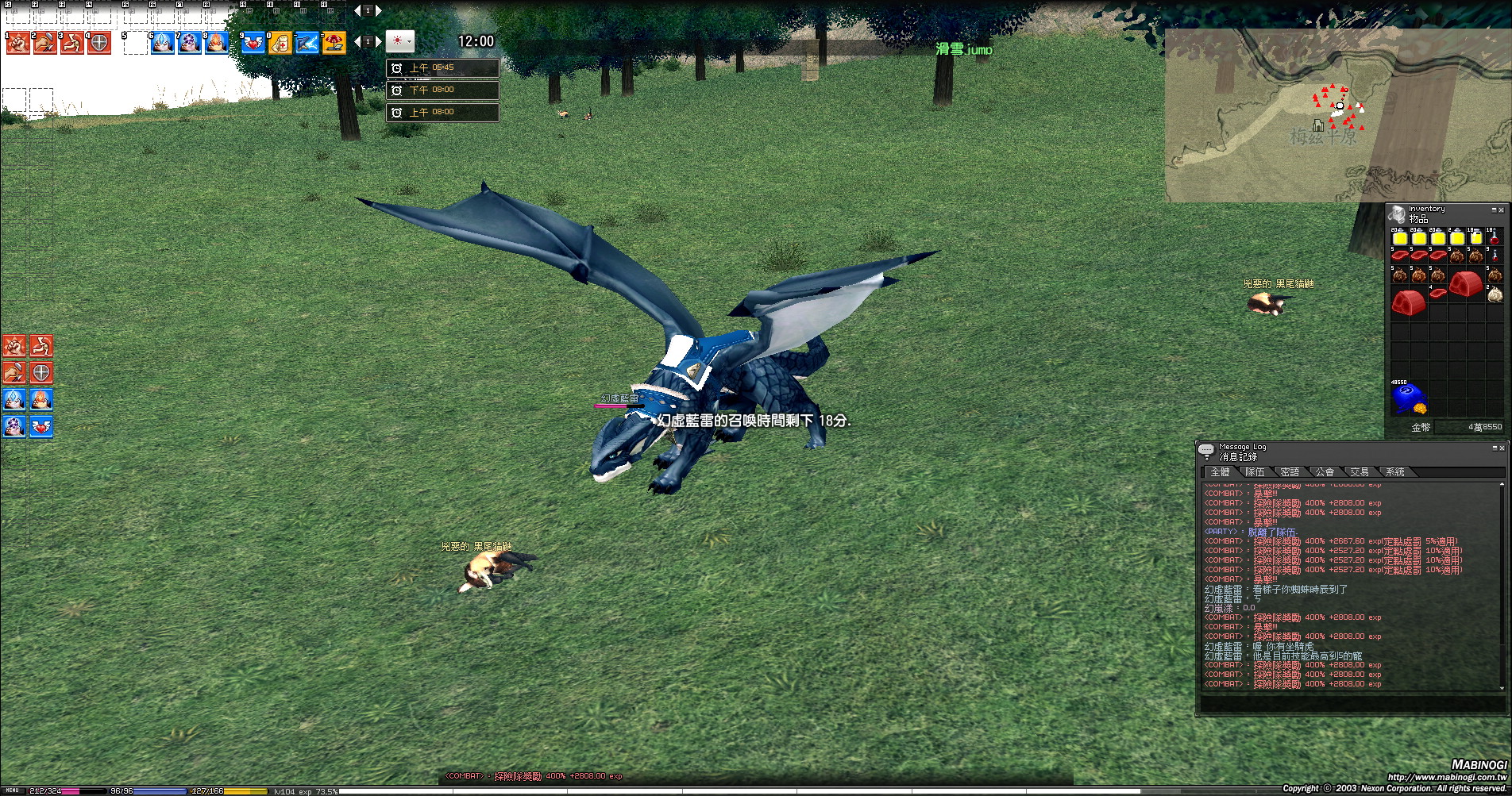Open the MENU button at the bottom-left corner
Viewport: 1512px width, 796px height.
12,791
